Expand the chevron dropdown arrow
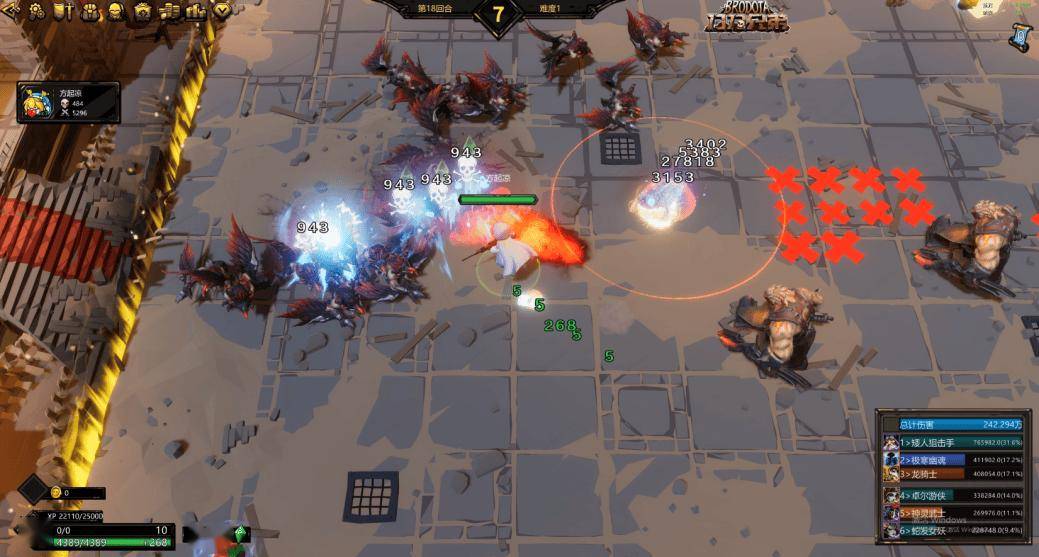This screenshot has height=557, width=1039. click(x=220, y=11)
